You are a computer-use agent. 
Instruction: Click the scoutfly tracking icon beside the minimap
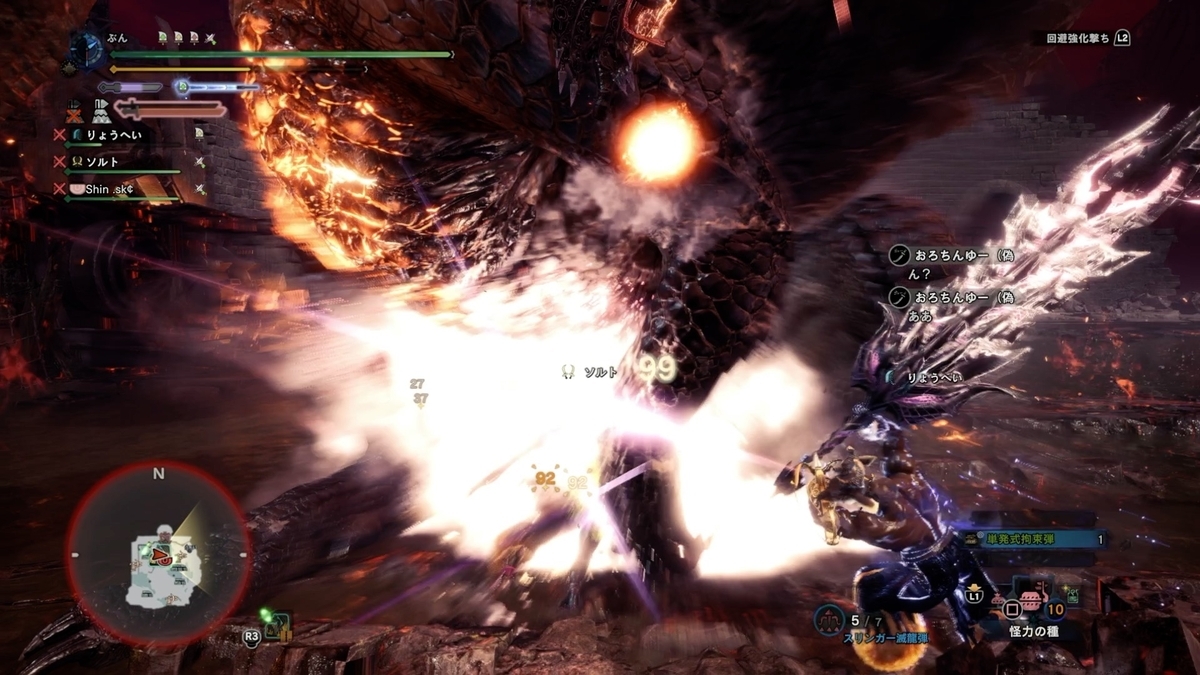276,627
